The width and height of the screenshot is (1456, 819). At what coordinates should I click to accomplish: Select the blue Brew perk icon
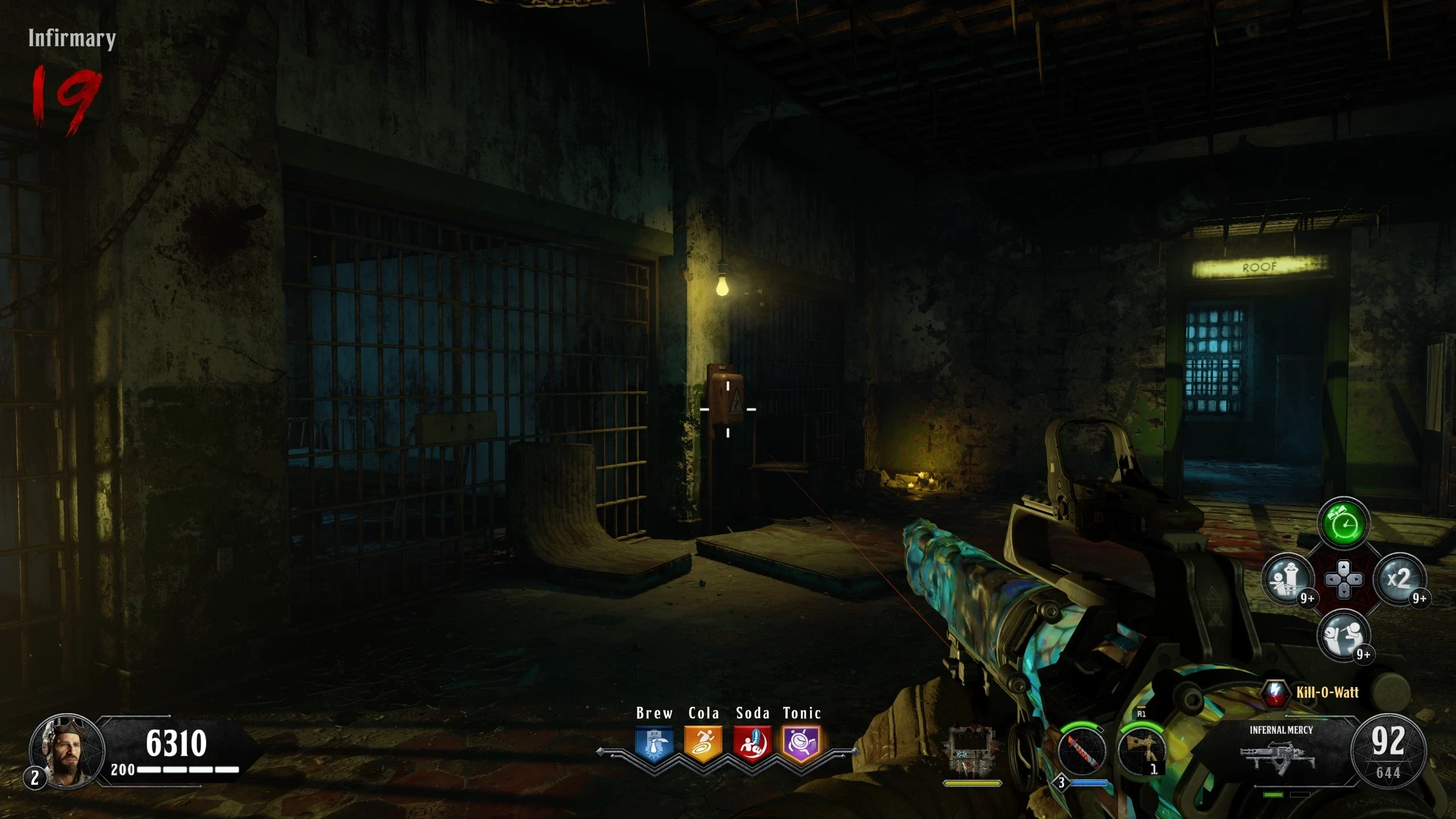(x=654, y=744)
